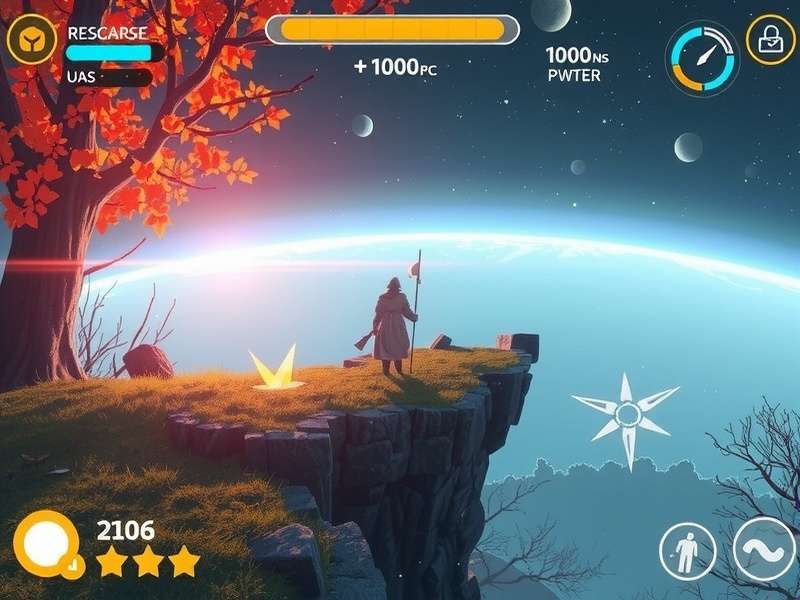Image resolution: width=800 pixels, height=600 pixels.
Task: Tap the padlock icon in the gold ring
Action: [x=770, y=40]
